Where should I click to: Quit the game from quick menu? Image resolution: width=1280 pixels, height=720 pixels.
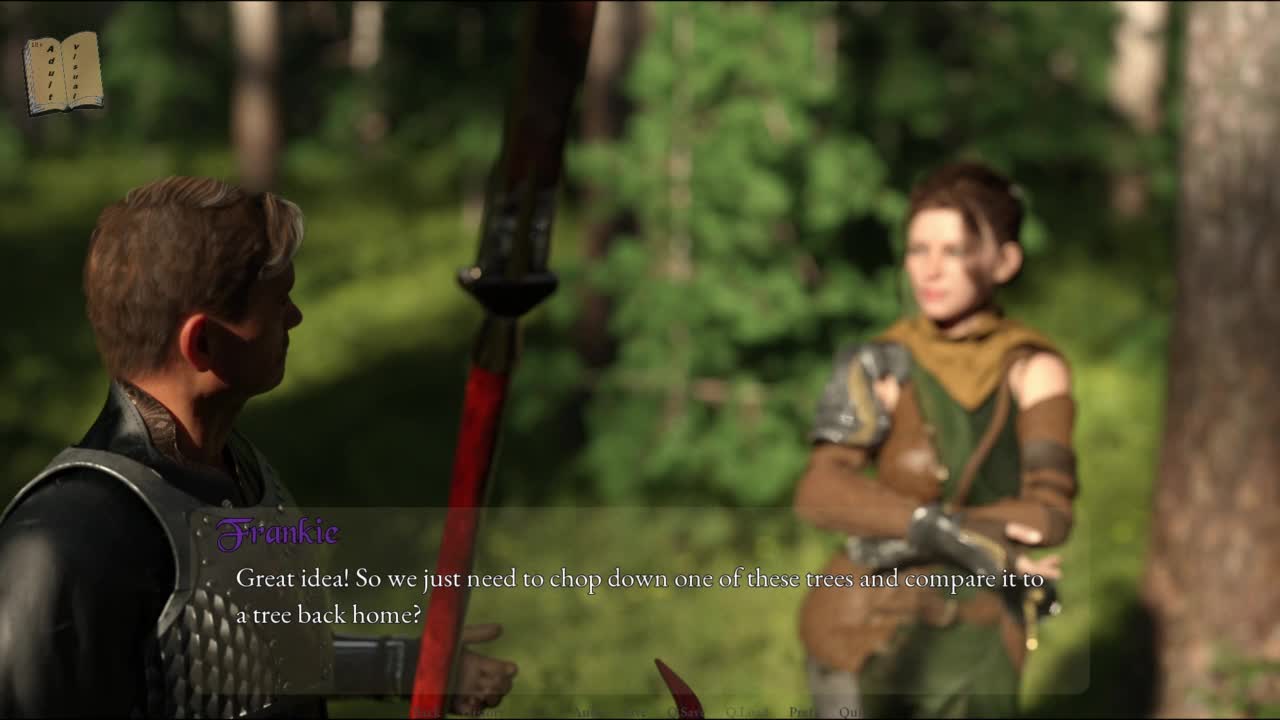[x=850, y=712]
